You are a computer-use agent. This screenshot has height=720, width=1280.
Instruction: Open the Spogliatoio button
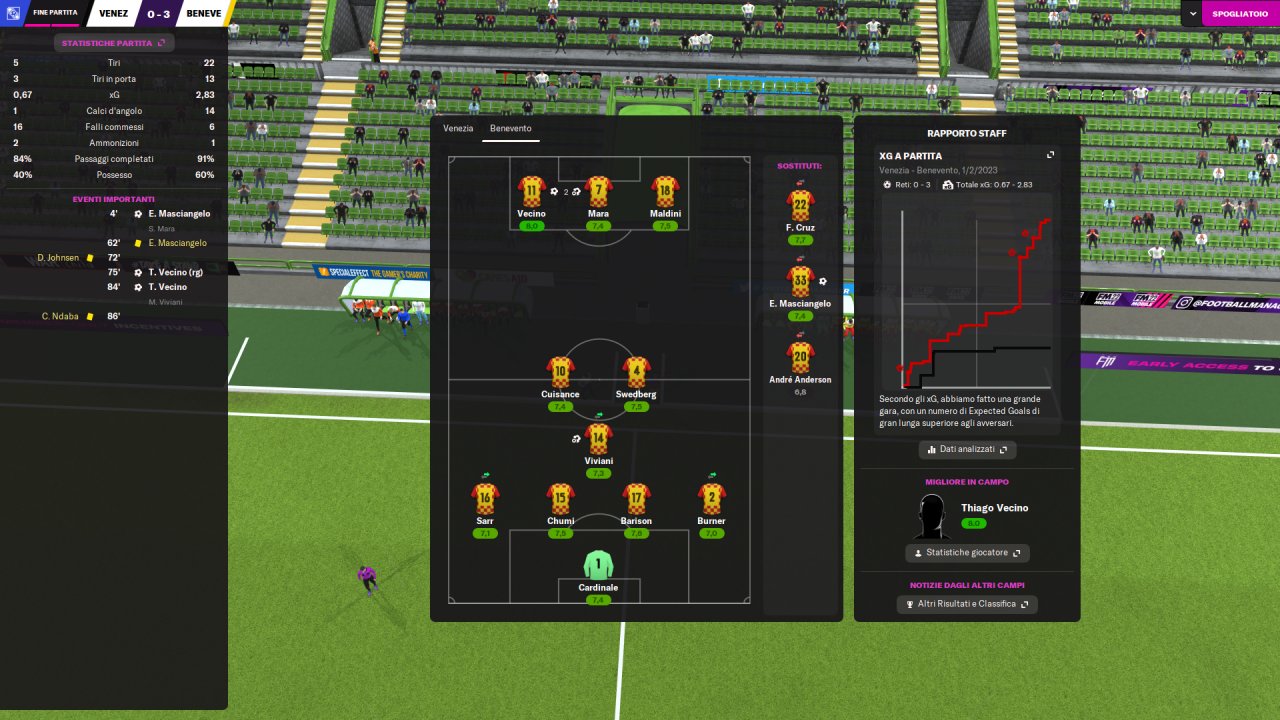click(x=1240, y=13)
